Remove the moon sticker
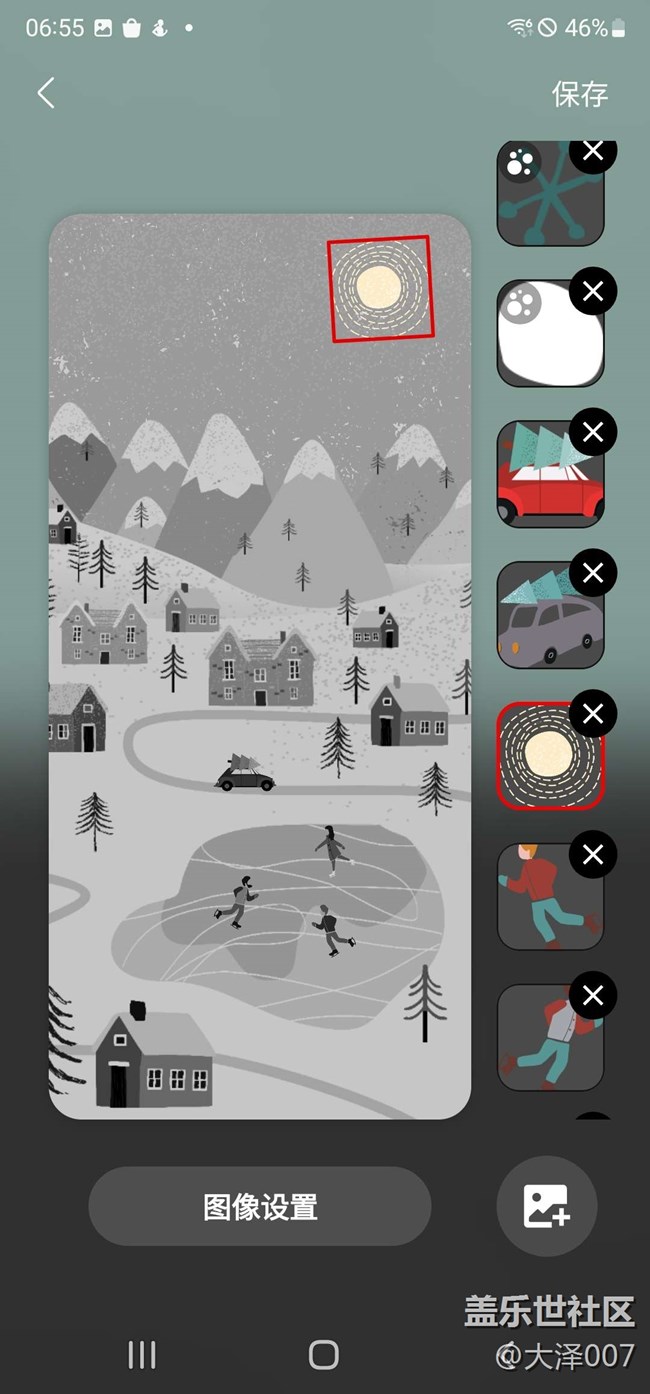Viewport: 650px width, 1394px height. point(593,714)
